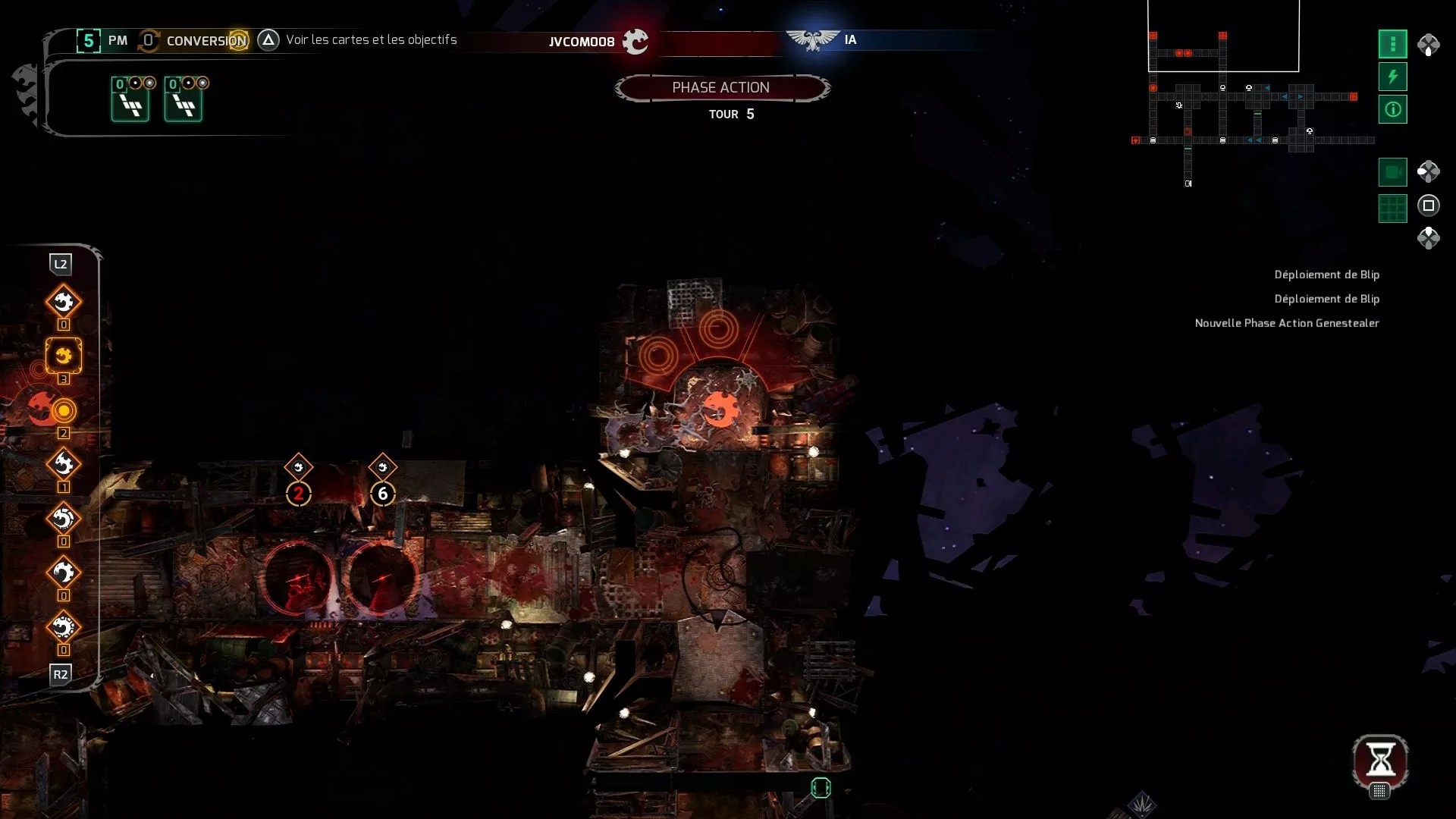
Task: Select the lightning ability icon on right panel
Action: (x=1392, y=77)
